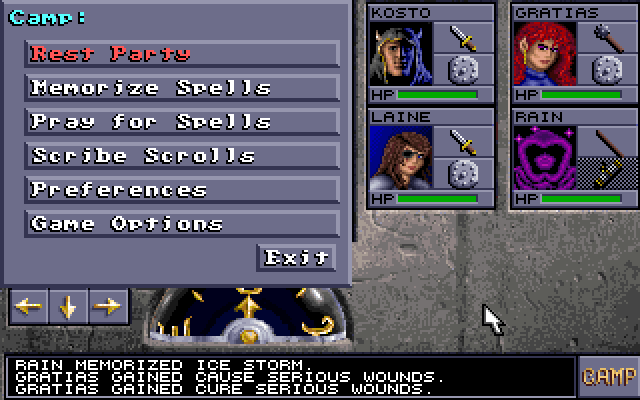Click Laine's sword weapon slot
Screen dimensions: 640x400
pos(463,141)
